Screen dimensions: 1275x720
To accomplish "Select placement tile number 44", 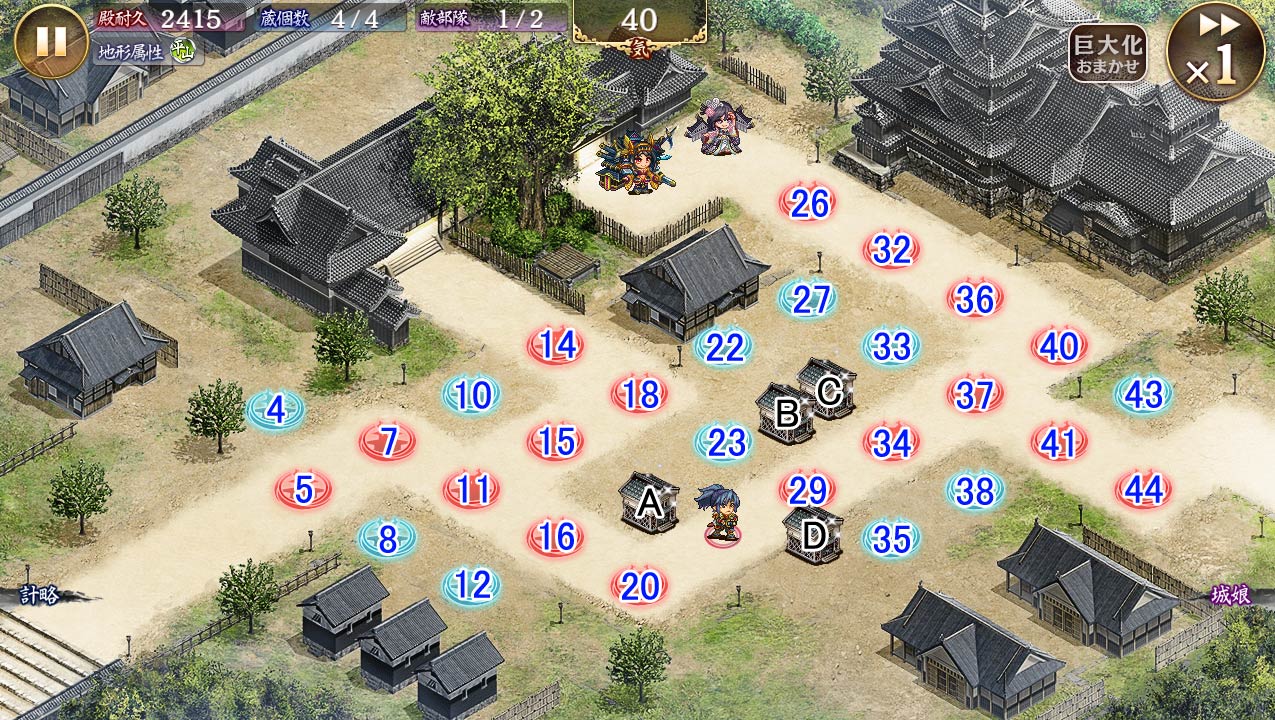I will 1143,490.
